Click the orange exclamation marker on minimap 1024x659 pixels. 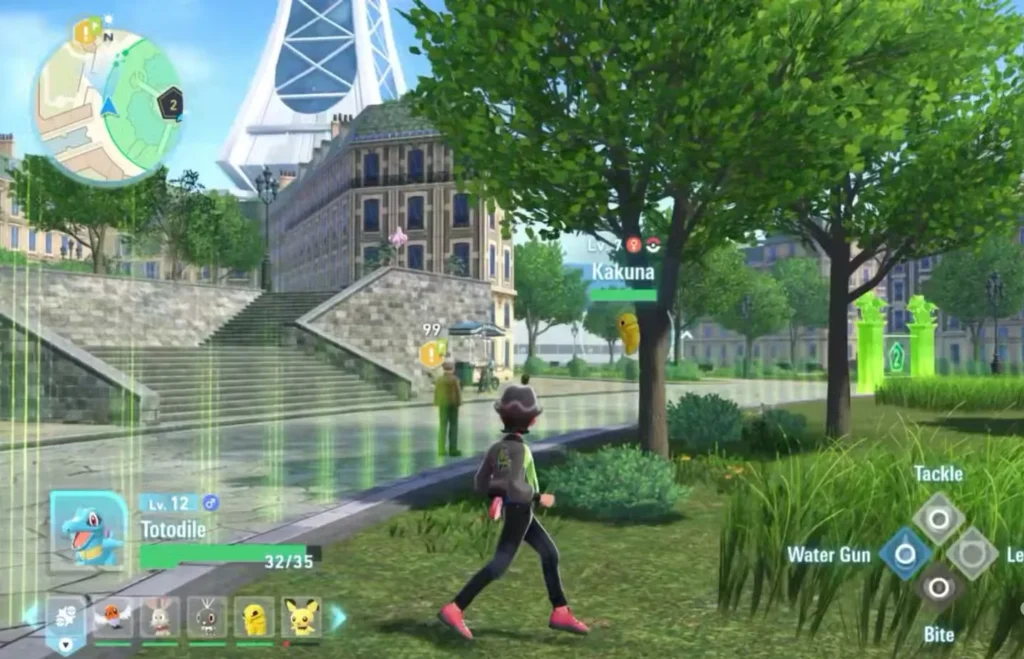point(86,33)
